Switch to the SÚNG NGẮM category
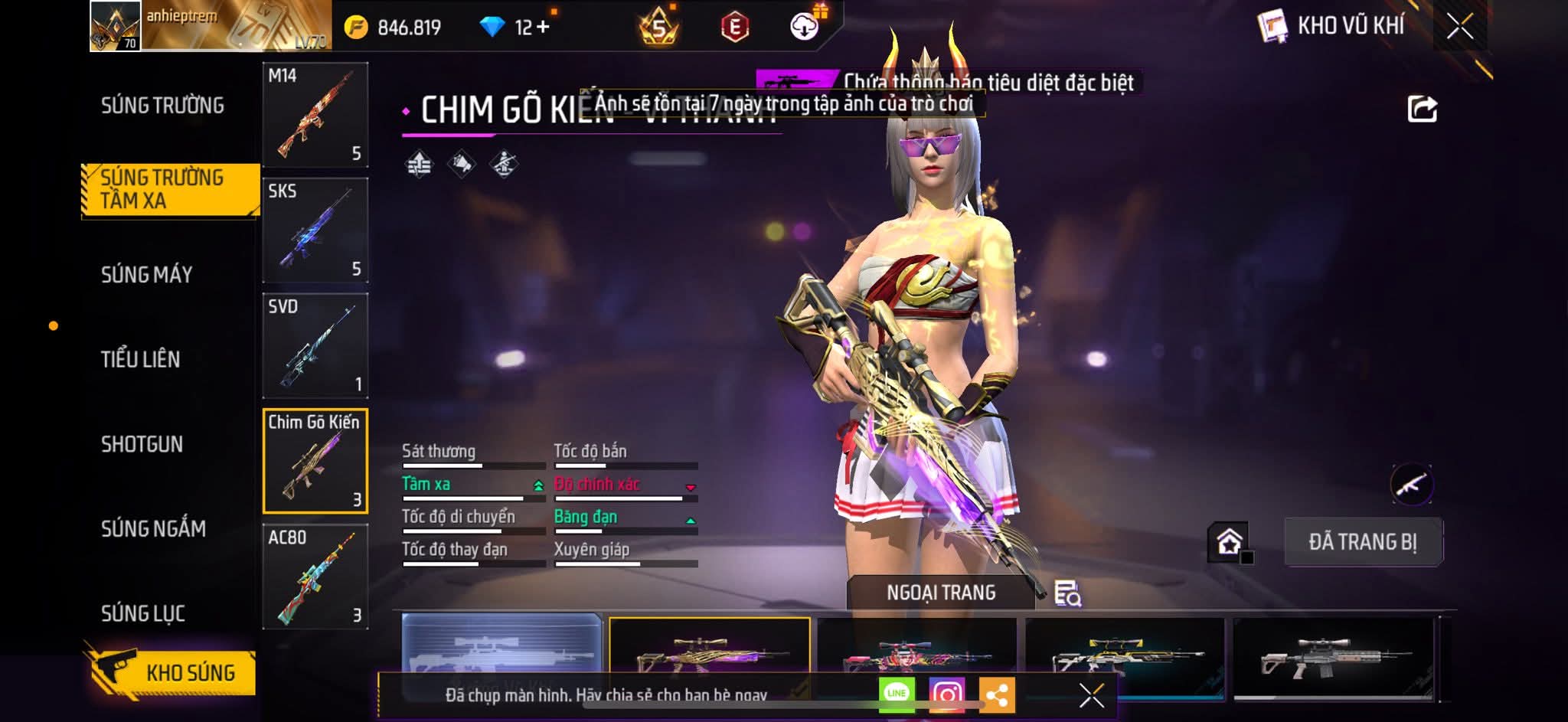1568x722 pixels. 153,528
